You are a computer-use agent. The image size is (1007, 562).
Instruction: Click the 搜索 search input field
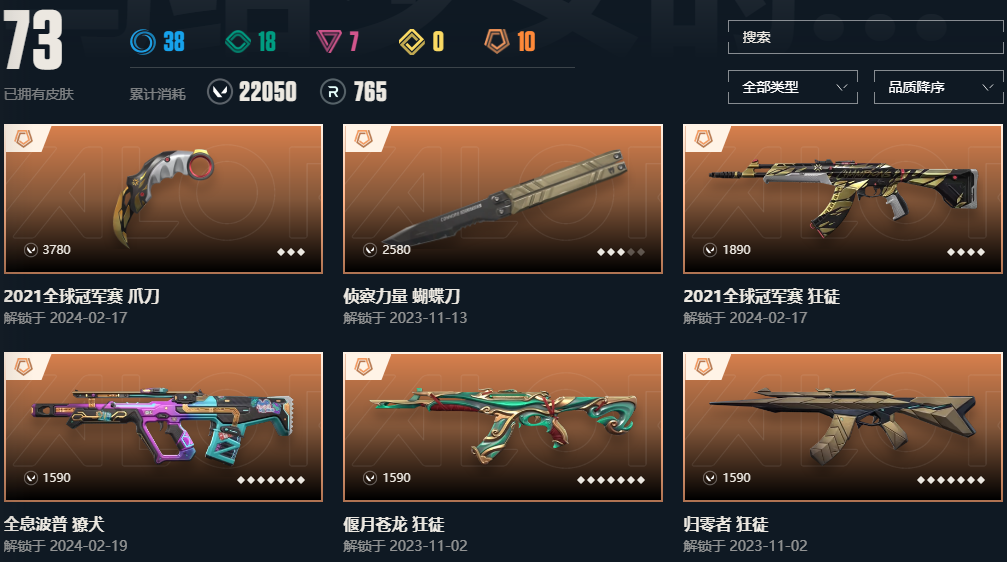click(864, 37)
